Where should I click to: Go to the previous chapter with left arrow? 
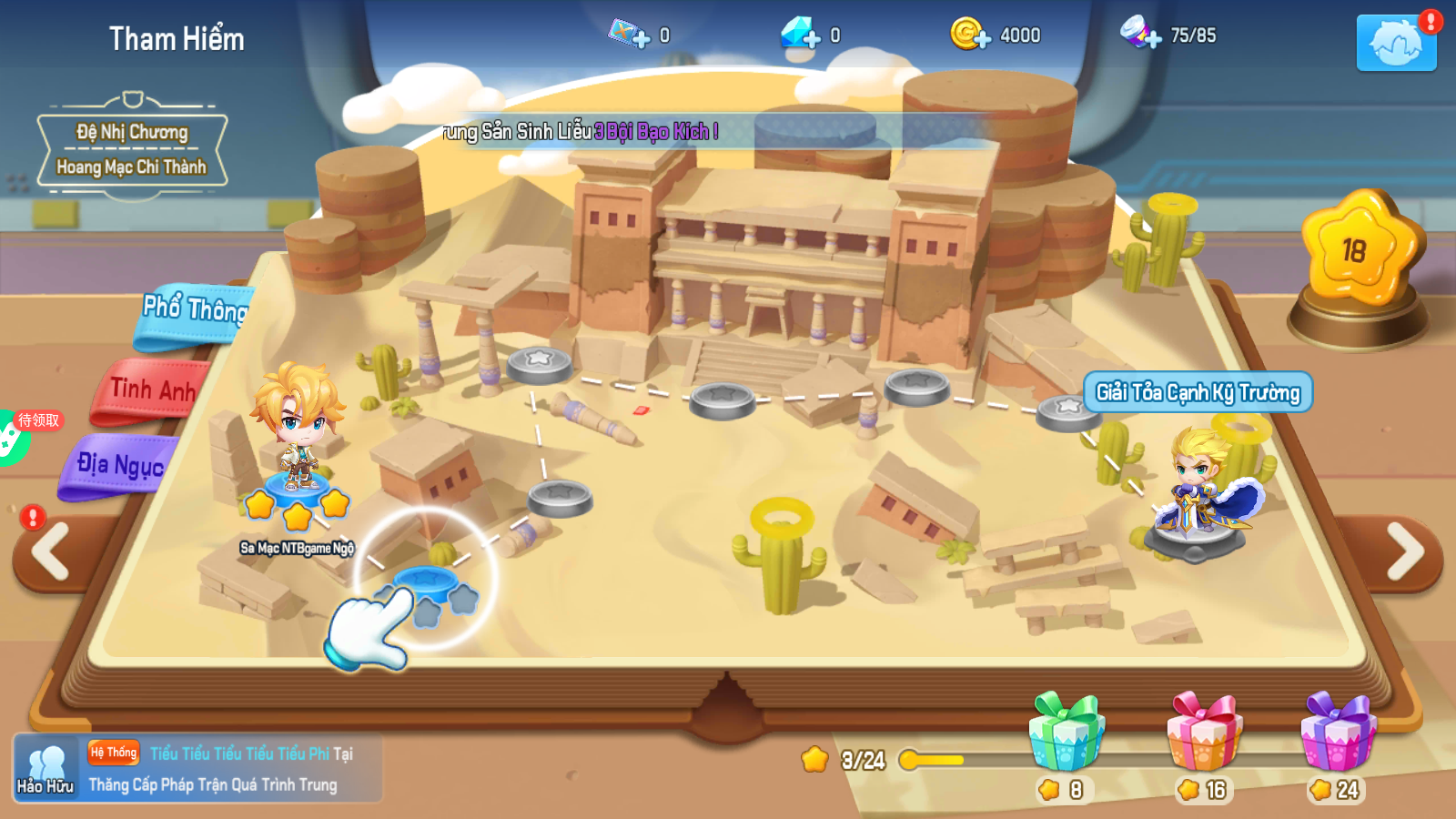52,551
